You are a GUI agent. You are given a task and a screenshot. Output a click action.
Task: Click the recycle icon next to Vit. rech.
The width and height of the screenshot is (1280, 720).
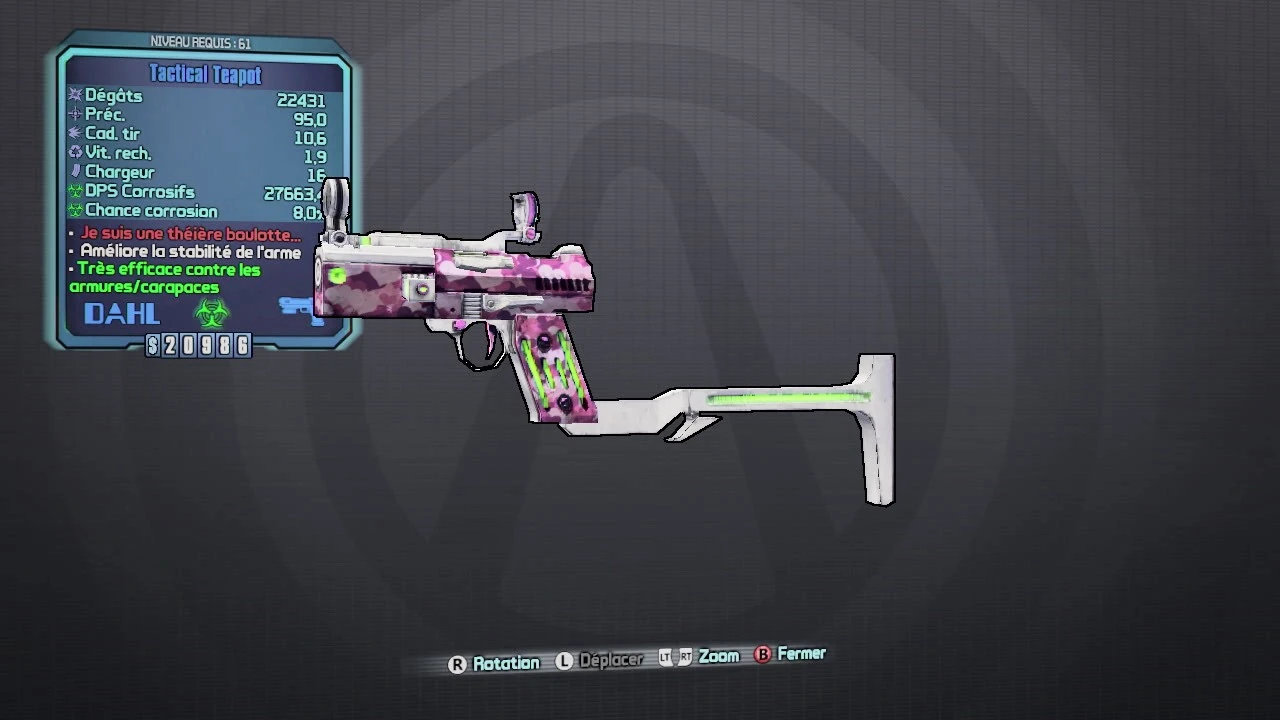(74, 152)
